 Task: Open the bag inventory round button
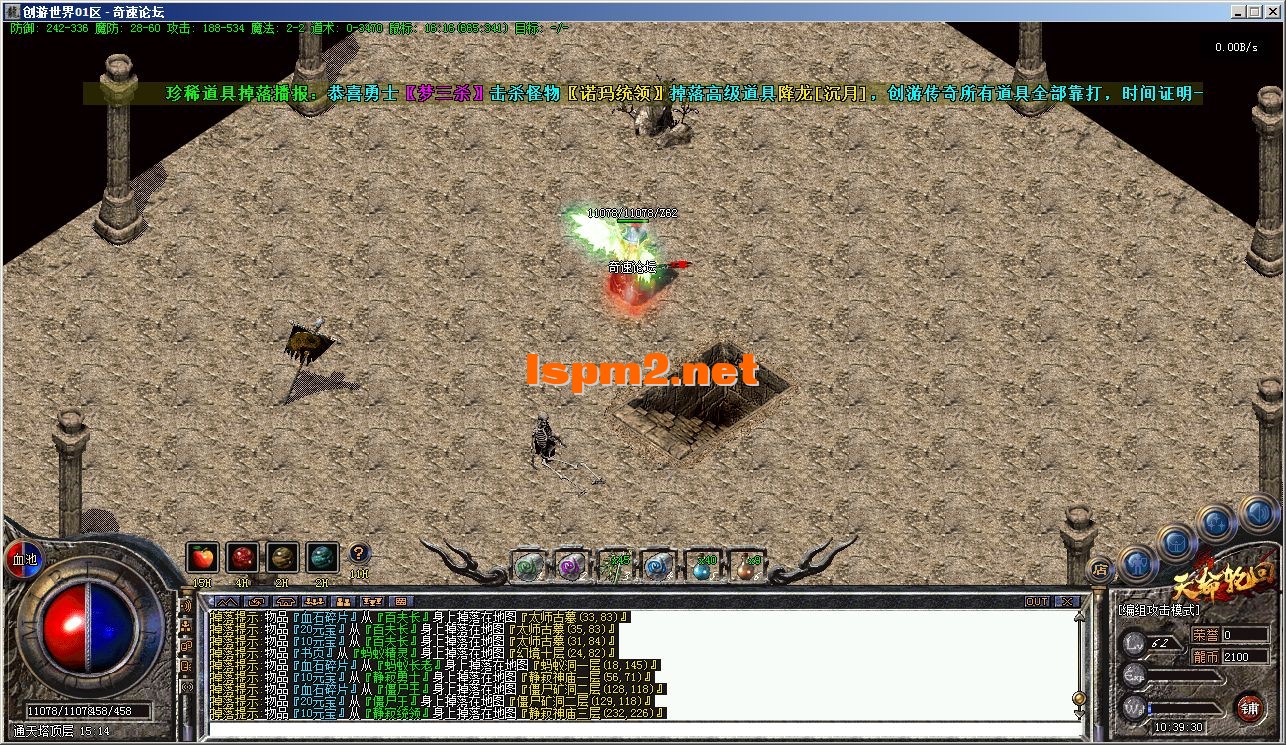click(1176, 543)
